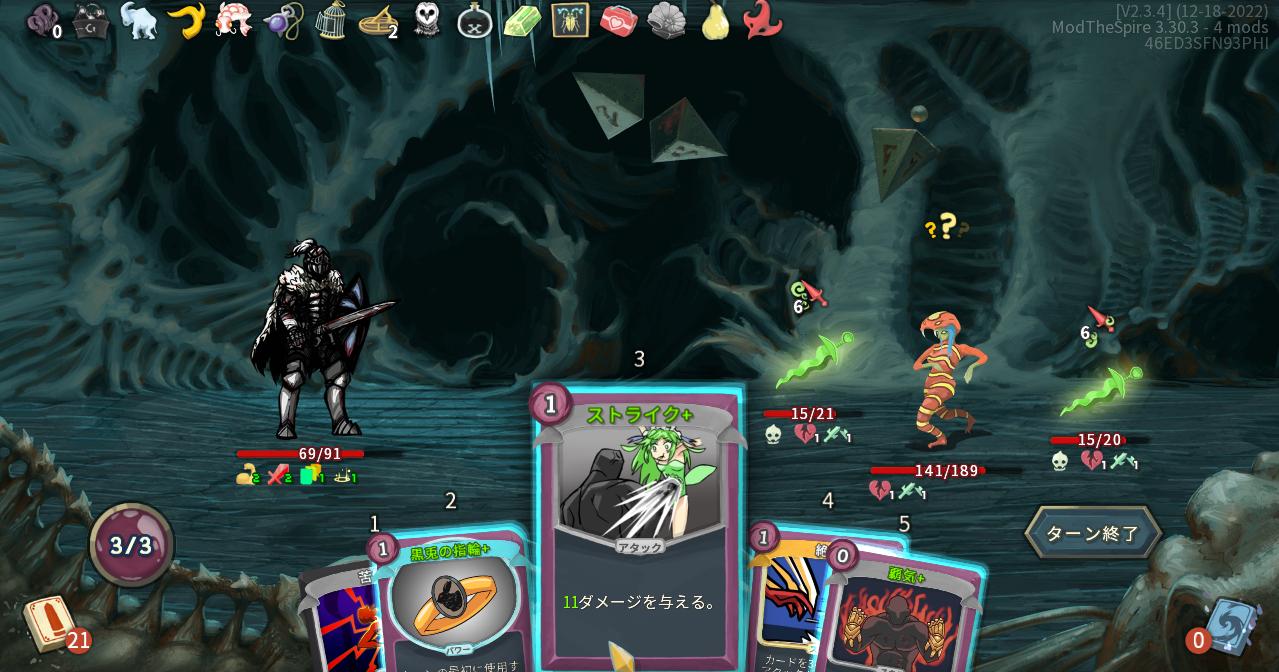Open the discard pile showing 0 cards
1279x672 pixels.
tap(1231, 627)
